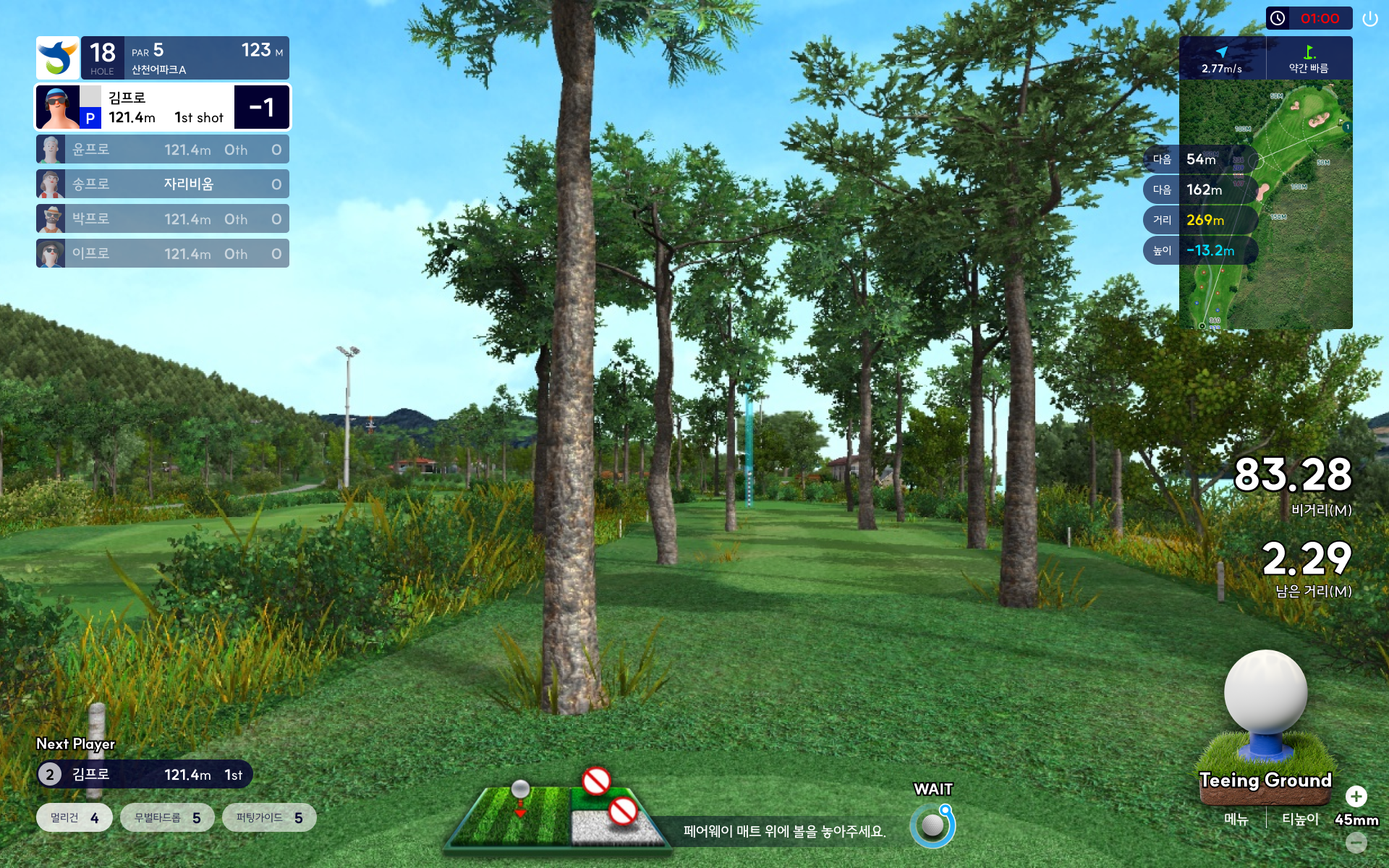1389x868 pixels.
Task: Click the green speed flag indicator
Action: point(1309,59)
